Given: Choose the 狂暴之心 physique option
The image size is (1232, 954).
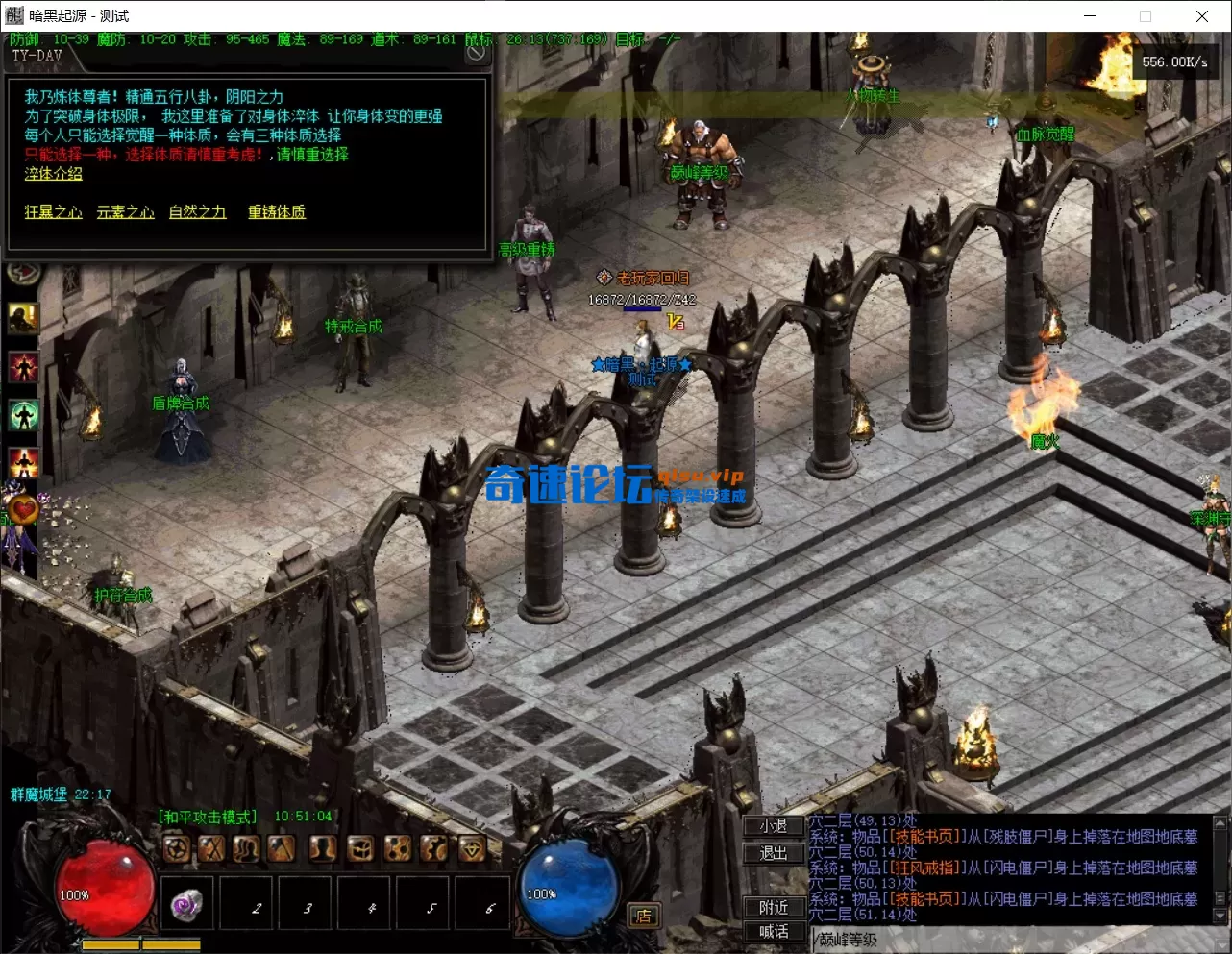Looking at the screenshot, I should click(x=53, y=212).
